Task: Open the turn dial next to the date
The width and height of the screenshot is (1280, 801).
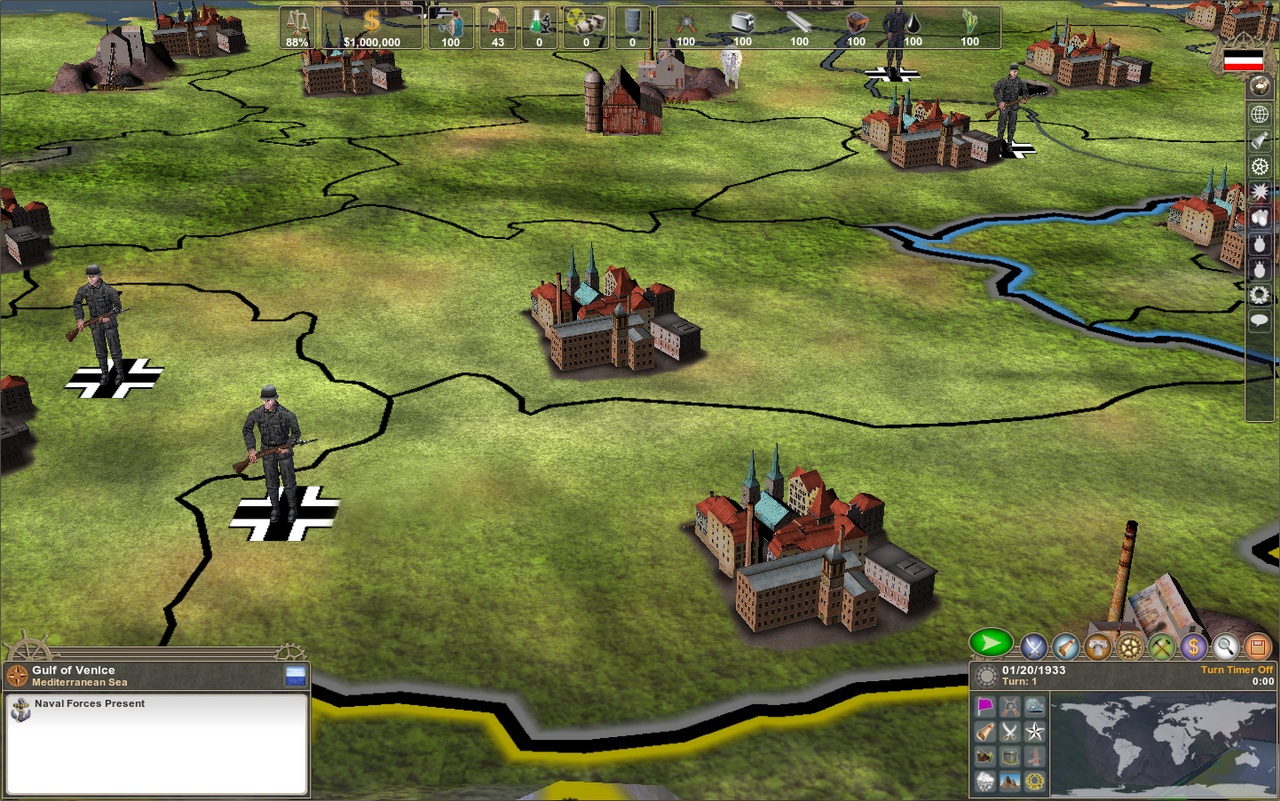Action: (984, 674)
